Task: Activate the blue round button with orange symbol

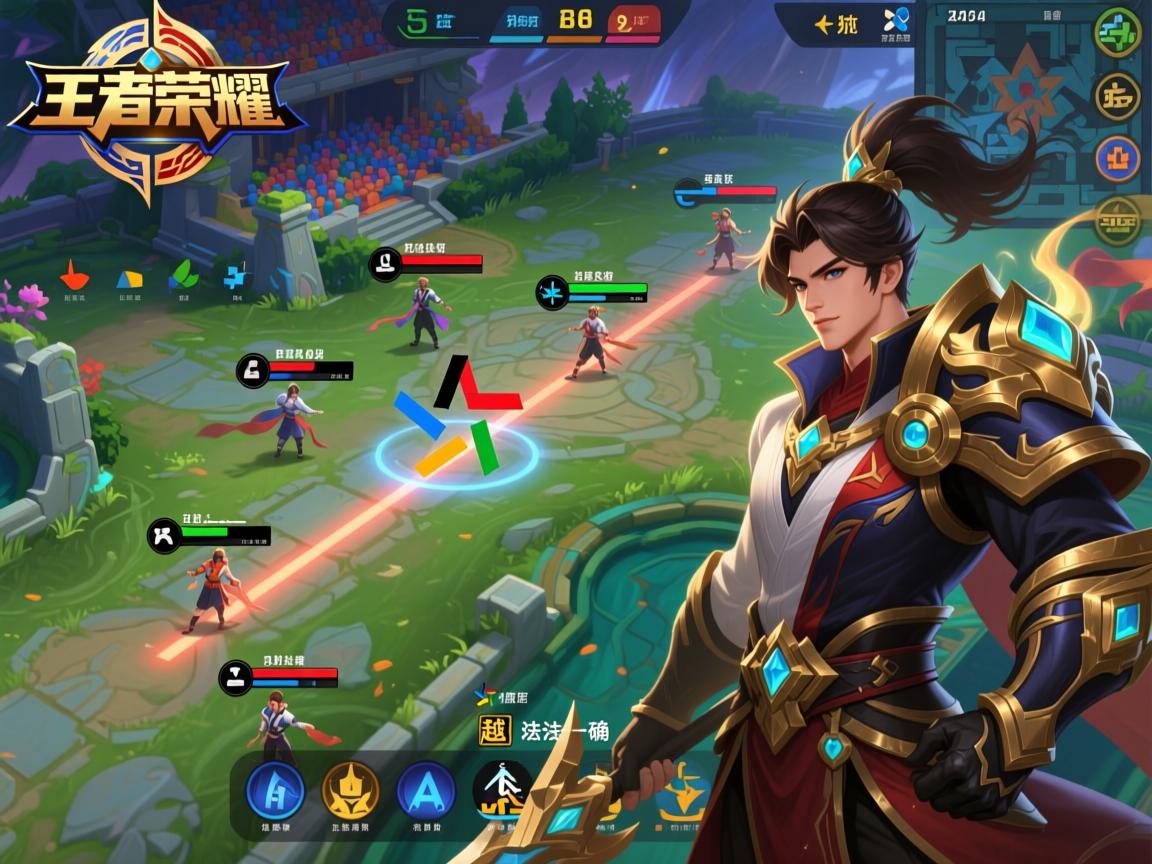Action: coord(1118,160)
